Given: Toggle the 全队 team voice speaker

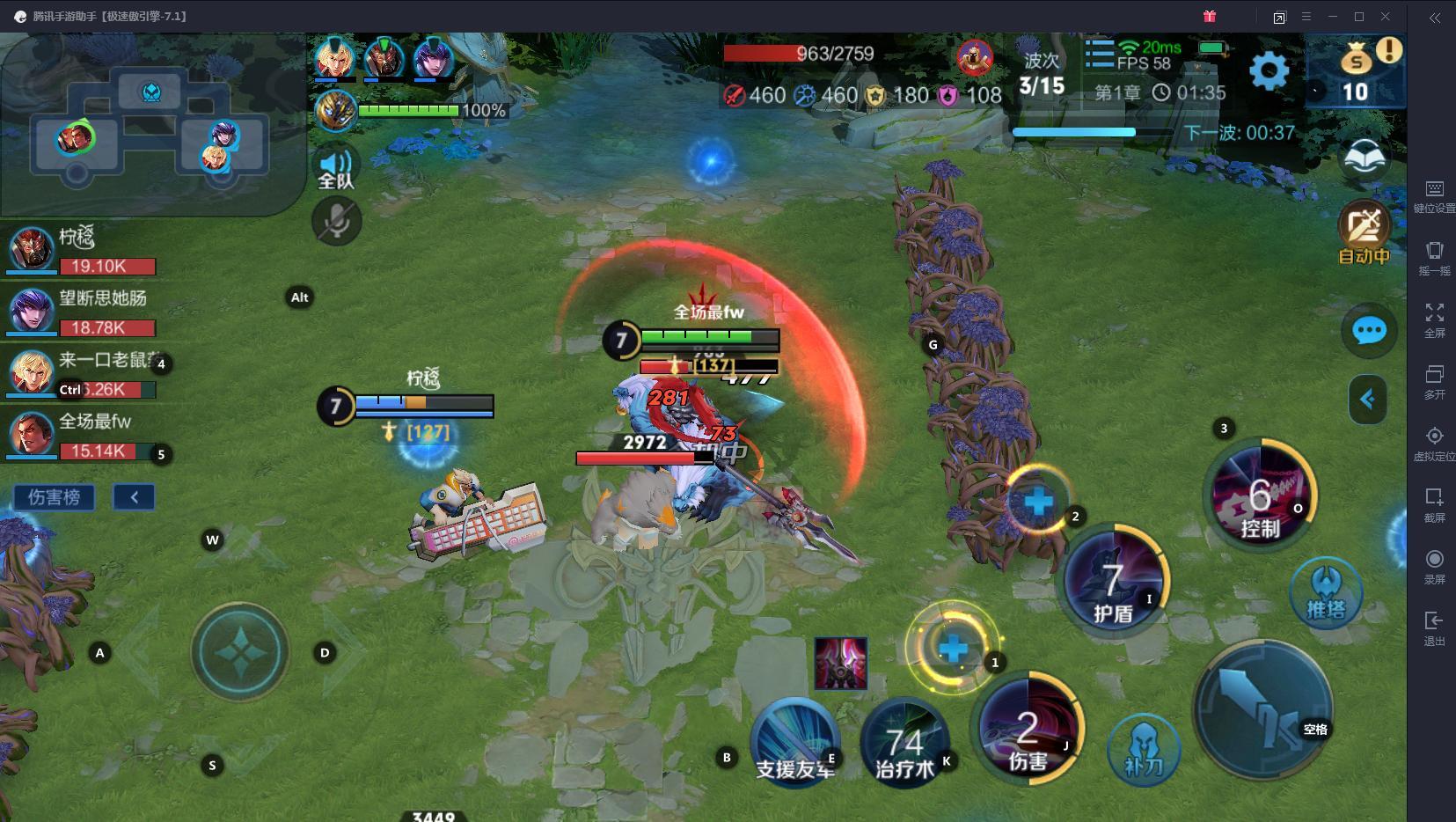Looking at the screenshot, I should point(335,169).
